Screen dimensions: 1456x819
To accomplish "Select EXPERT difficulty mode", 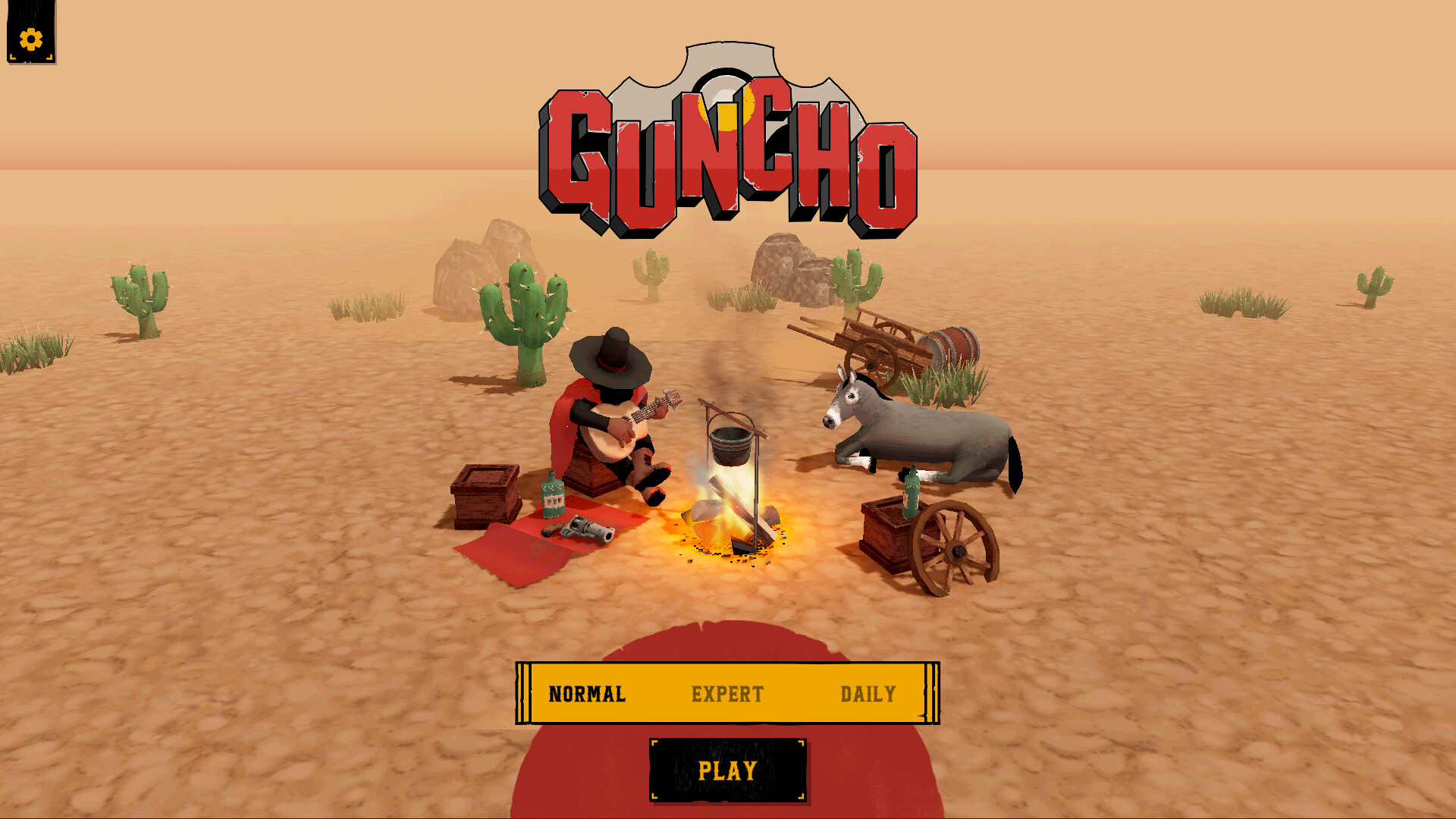I will point(726,693).
